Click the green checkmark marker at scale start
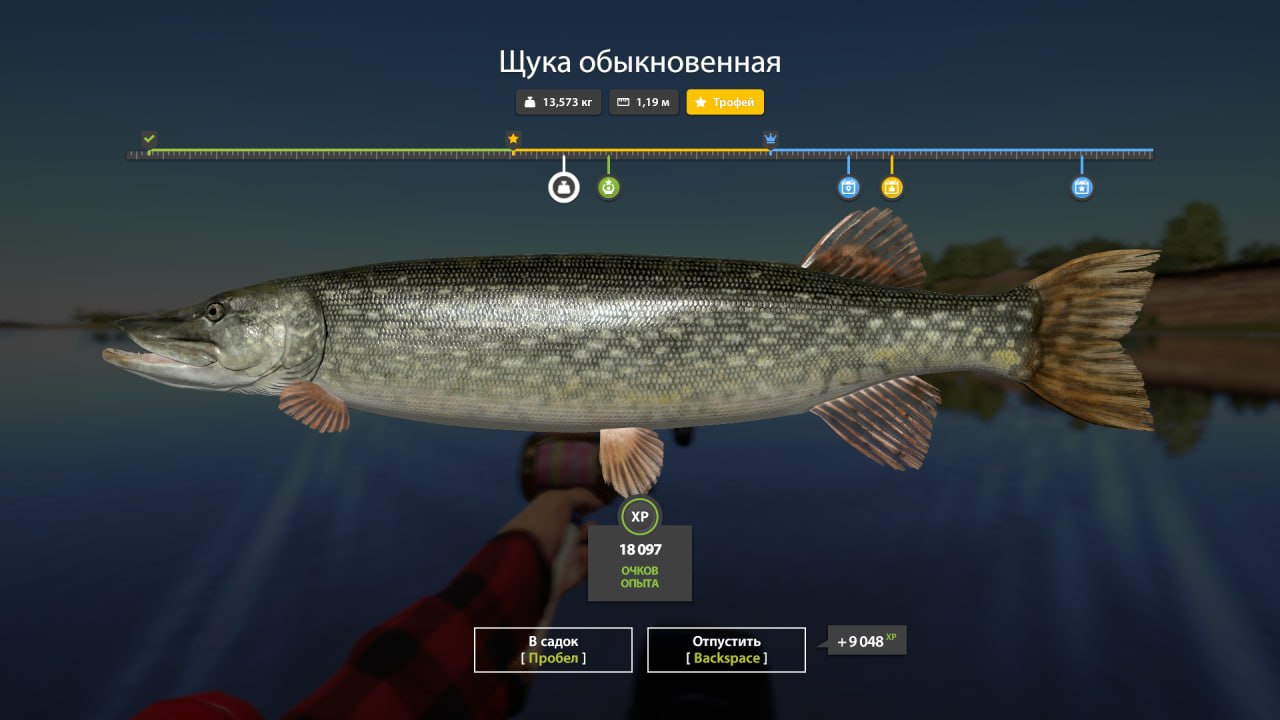The height and width of the screenshot is (720, 1280). [147, 138]
